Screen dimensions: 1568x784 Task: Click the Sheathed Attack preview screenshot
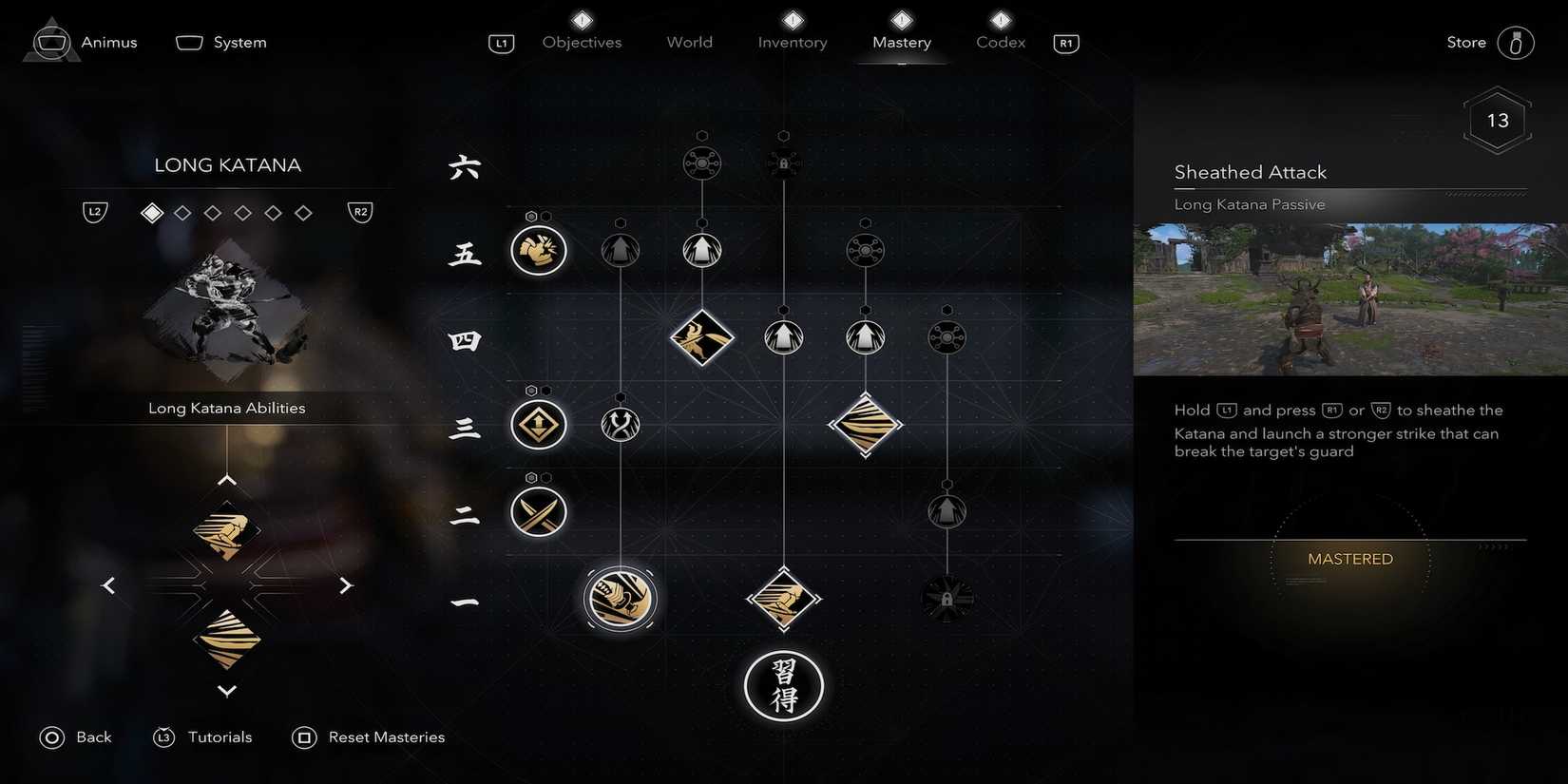click(1349, 297)
